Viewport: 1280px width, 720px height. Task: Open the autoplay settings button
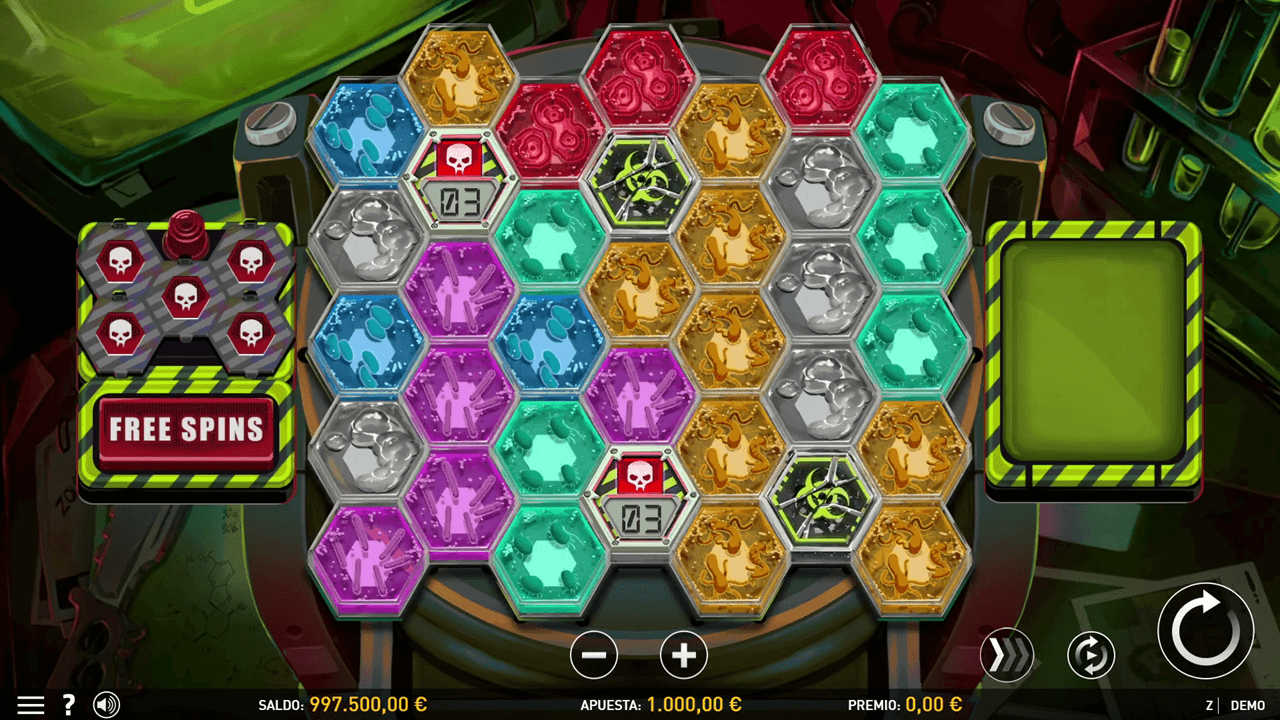[1091, 656]
